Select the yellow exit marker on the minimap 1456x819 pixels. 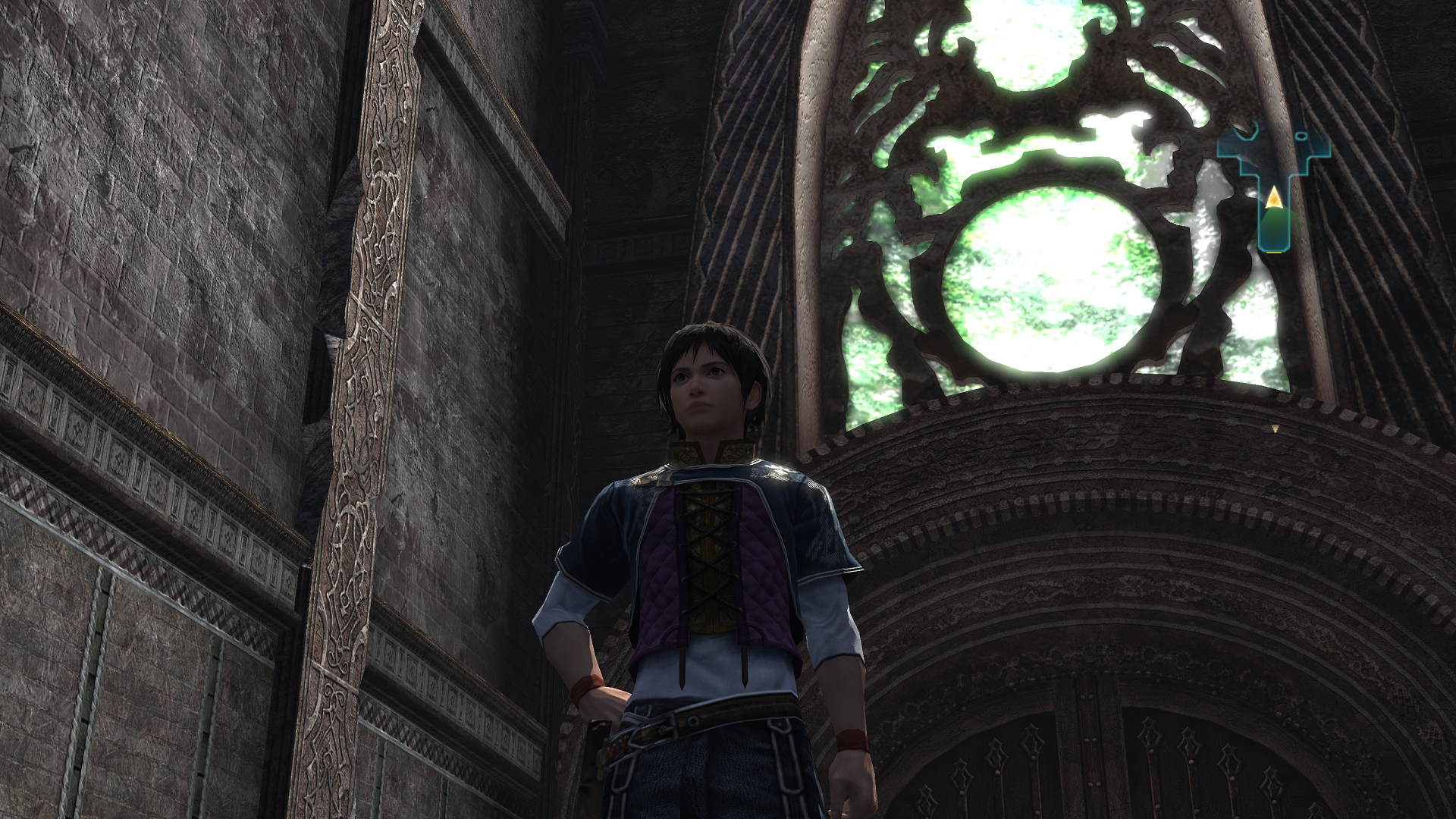[x=1274, y=253]
